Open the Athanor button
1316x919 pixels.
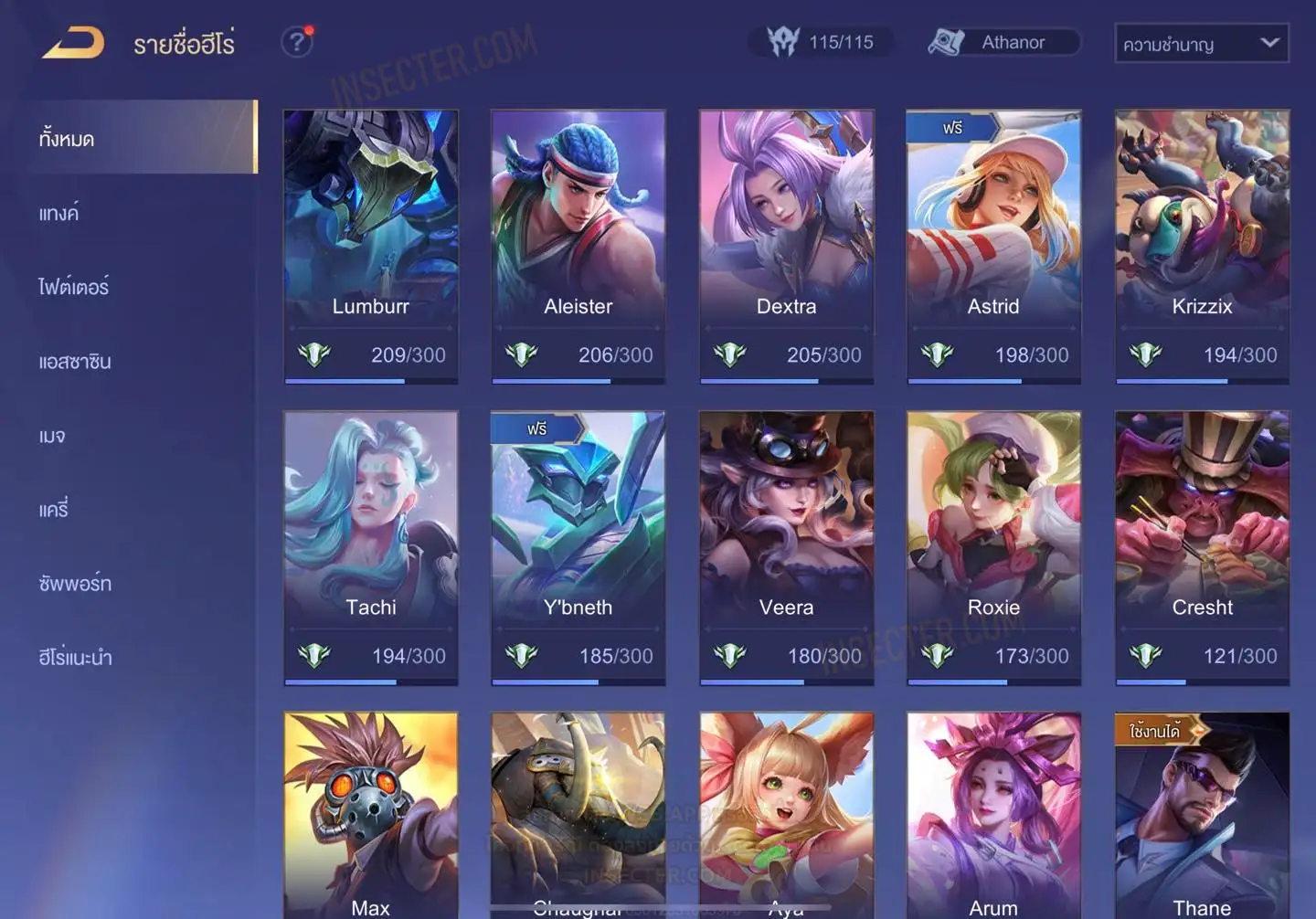1003,42
